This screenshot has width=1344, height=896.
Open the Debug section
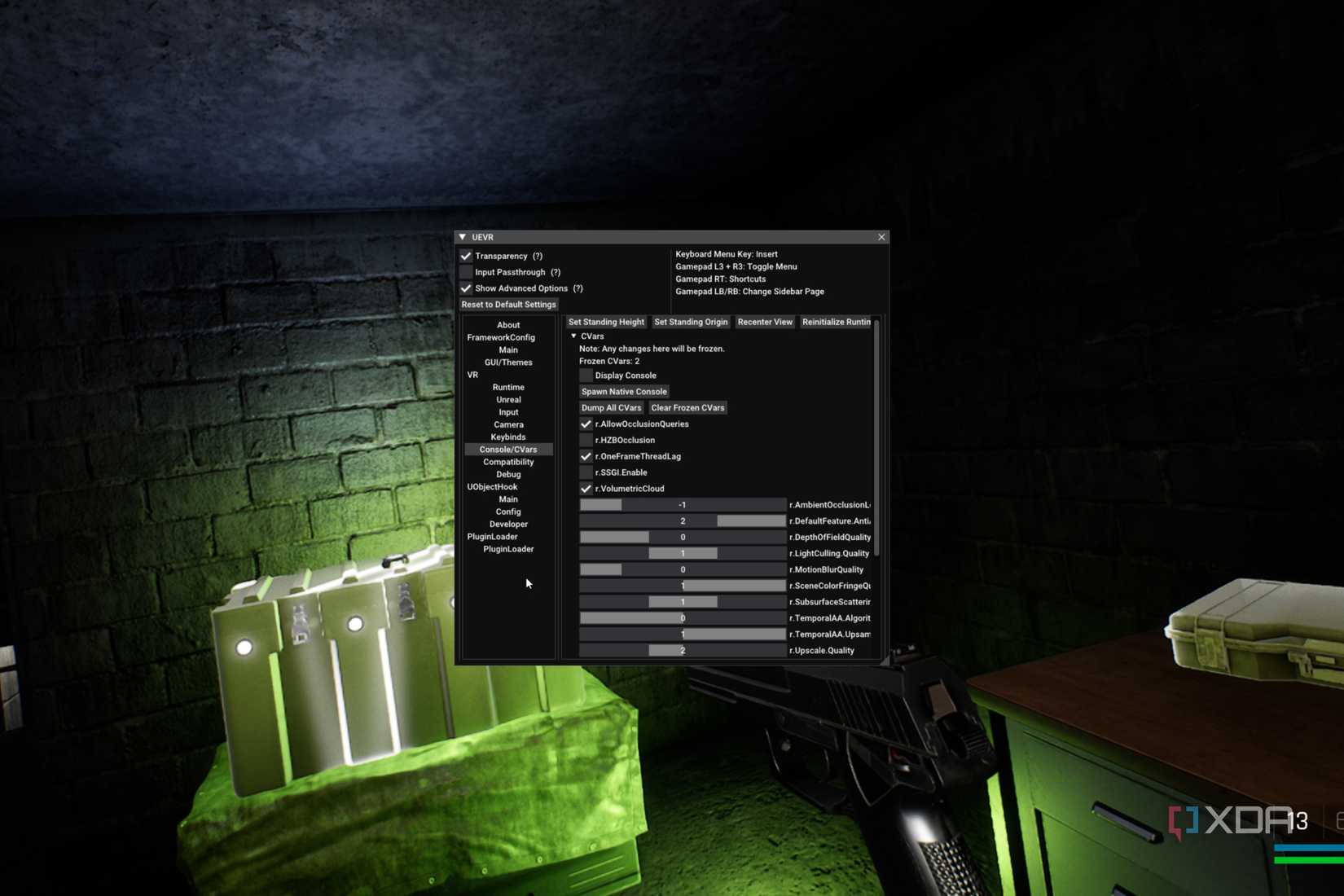507,474
